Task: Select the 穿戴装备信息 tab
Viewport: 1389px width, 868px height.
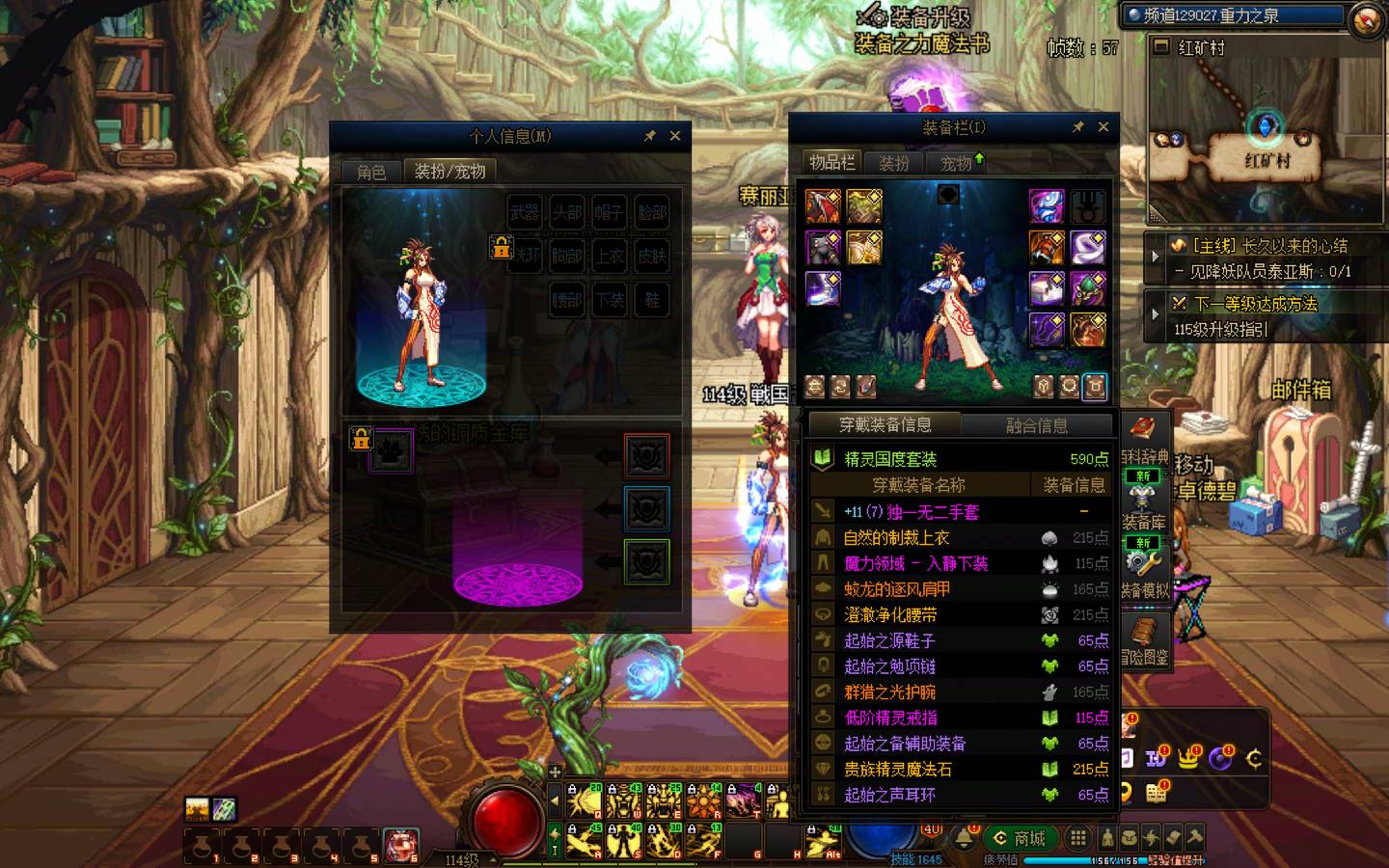Action: (x=885, y=424)
